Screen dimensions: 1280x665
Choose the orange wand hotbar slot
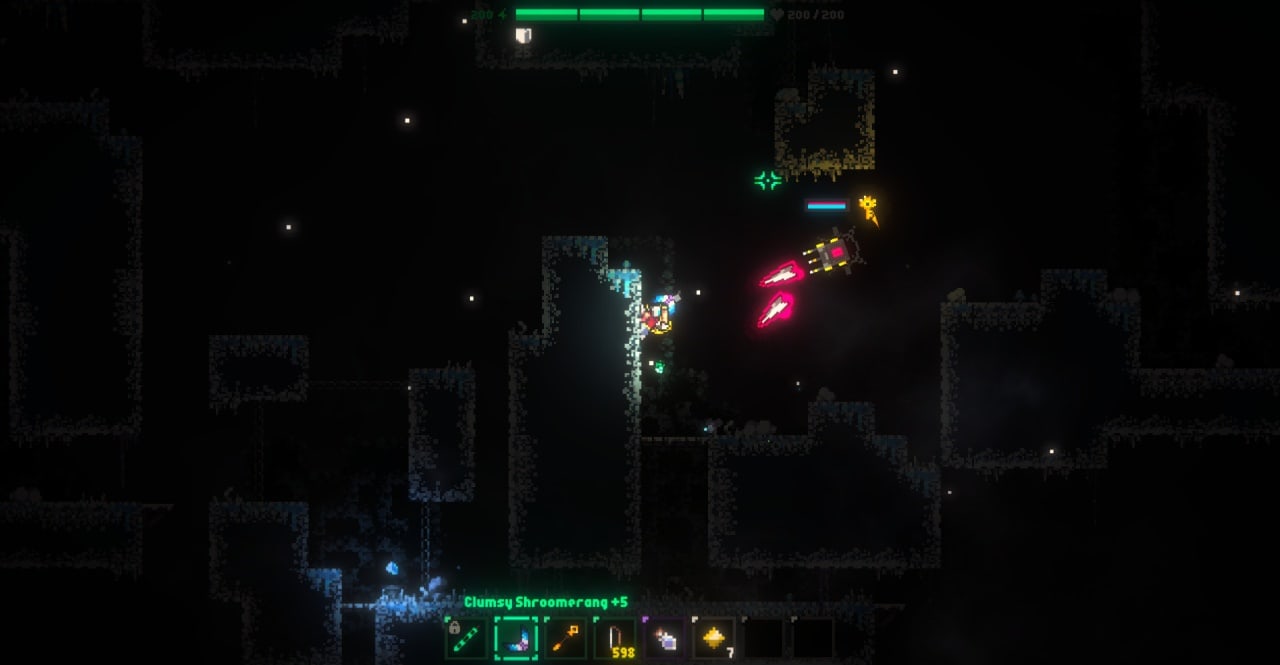pos(565,638)
